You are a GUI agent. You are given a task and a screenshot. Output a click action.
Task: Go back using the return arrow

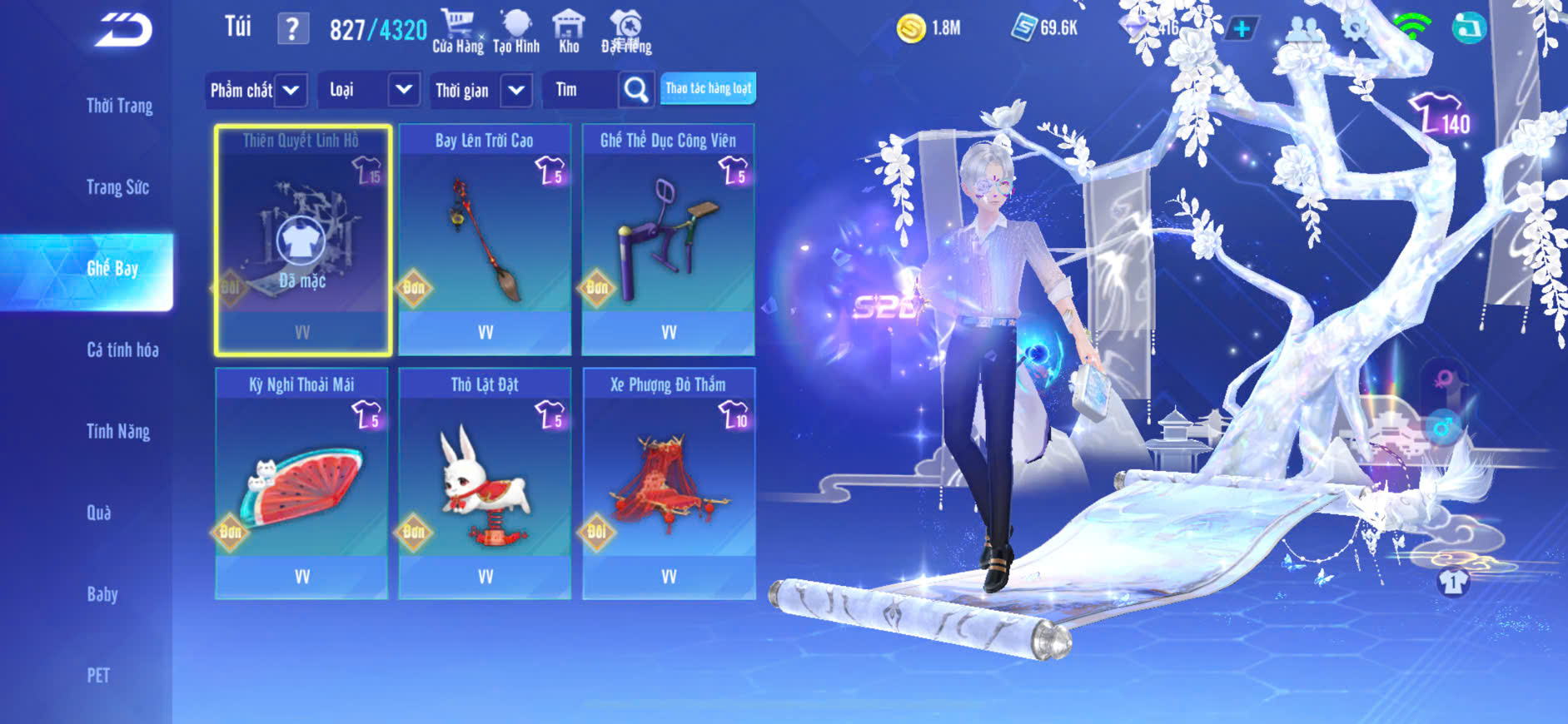tap(124, 31)
